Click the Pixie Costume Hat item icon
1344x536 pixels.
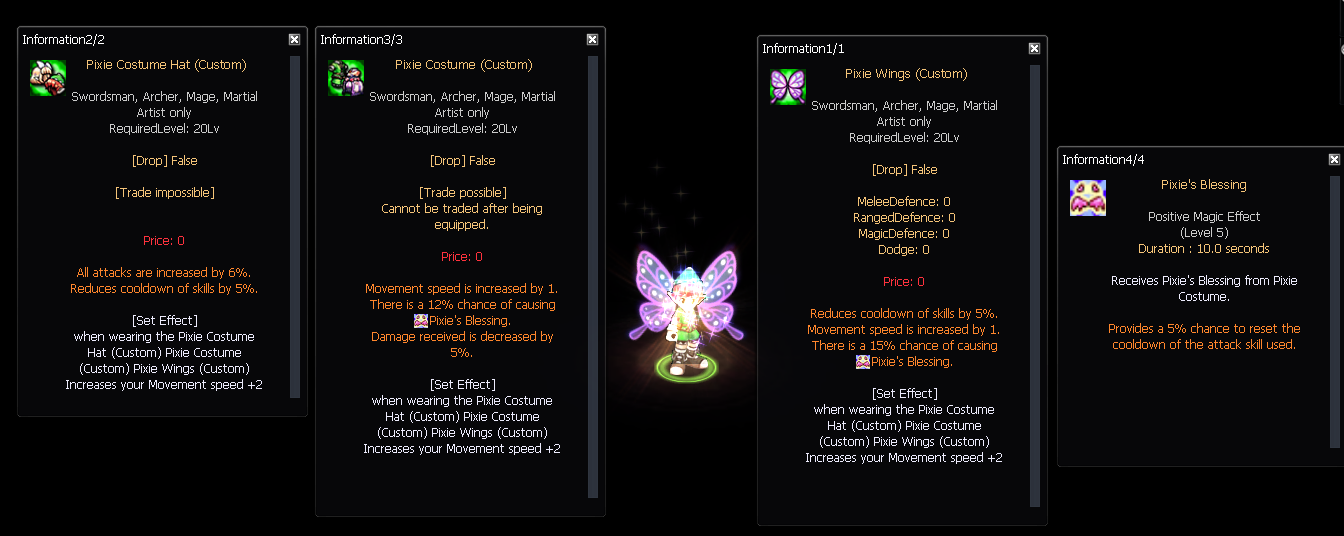[47, 78]
